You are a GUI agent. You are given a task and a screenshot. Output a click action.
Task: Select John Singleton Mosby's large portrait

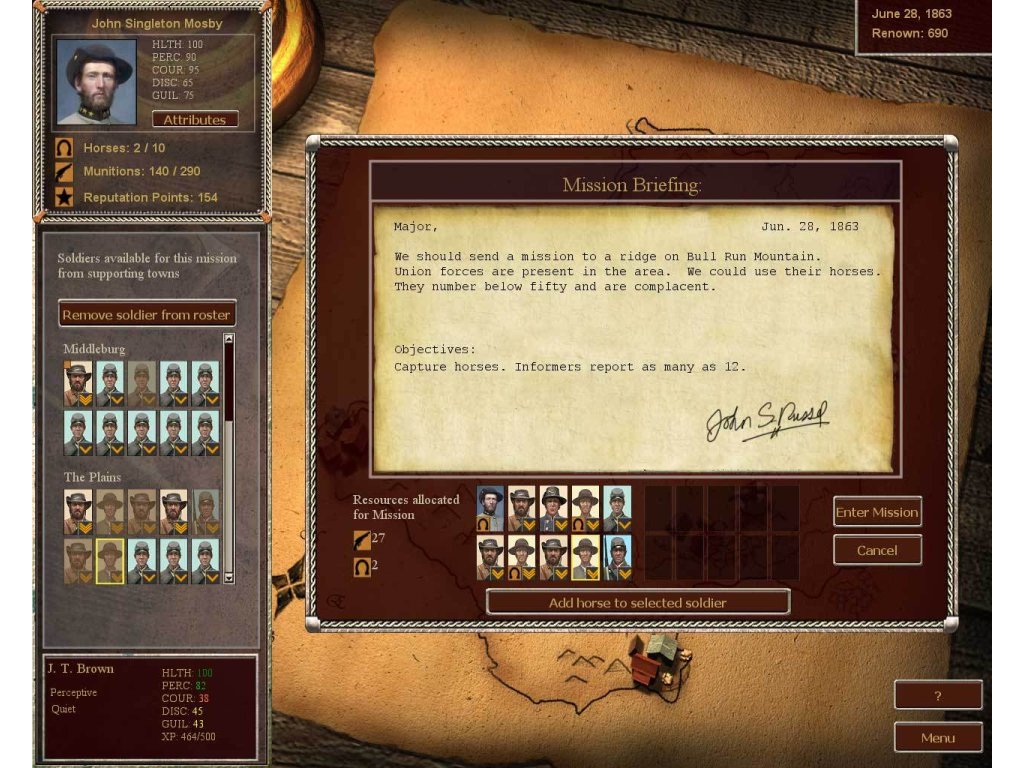pyautogui.click(x=96, y=82)
